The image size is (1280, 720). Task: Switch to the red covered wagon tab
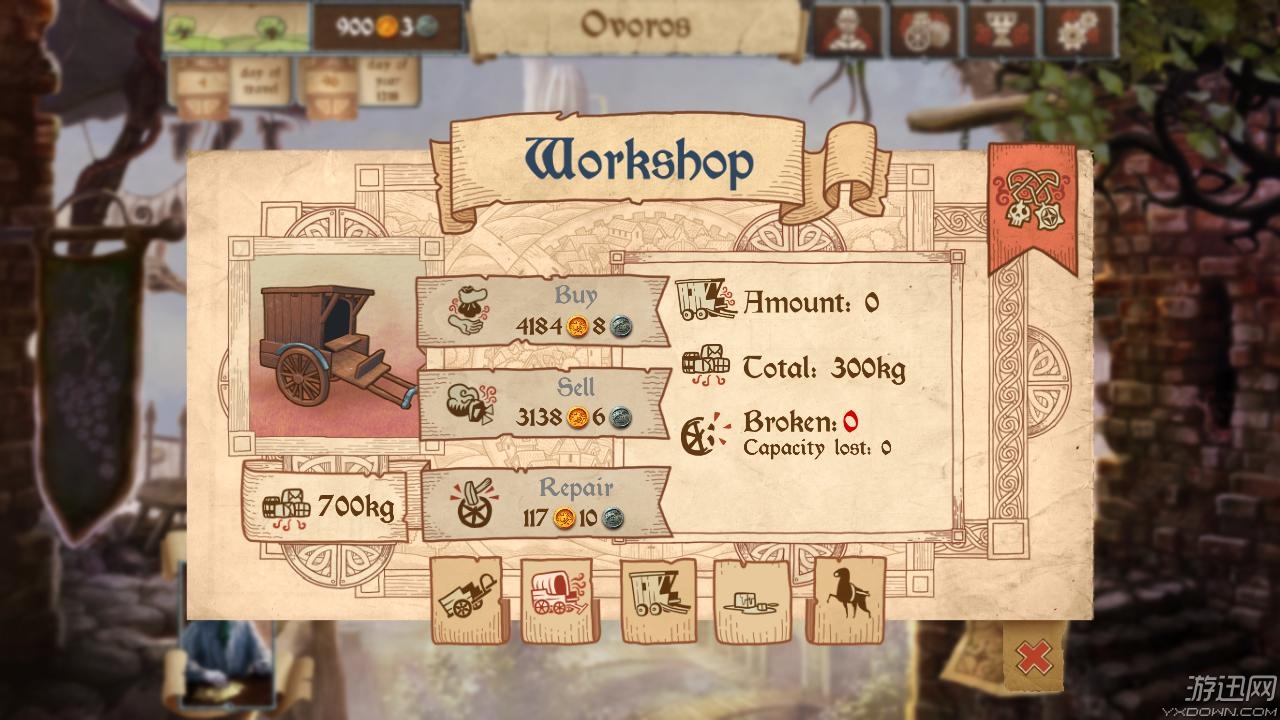point(557,600)
